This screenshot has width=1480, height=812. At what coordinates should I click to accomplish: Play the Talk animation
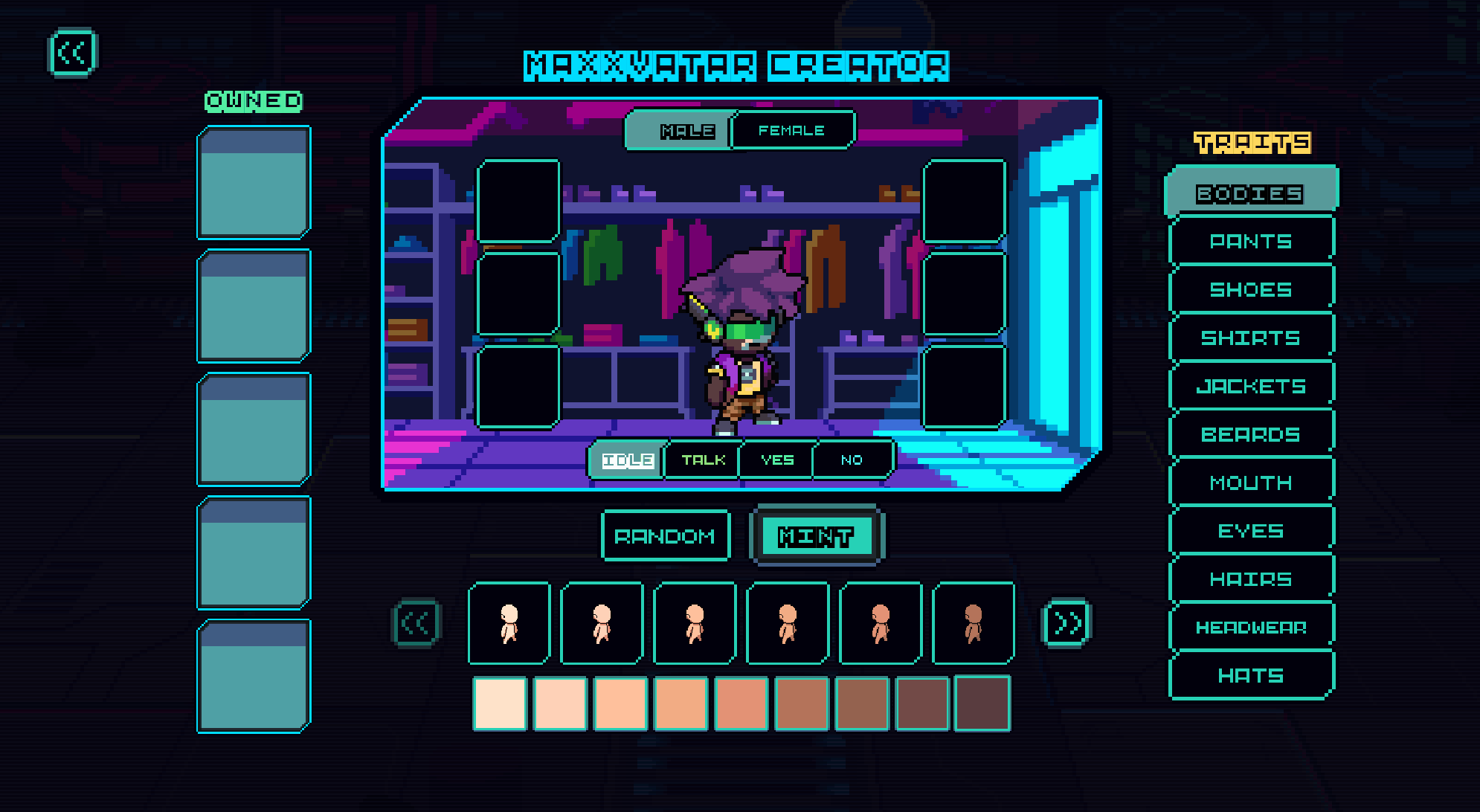(x=703, y=460)
